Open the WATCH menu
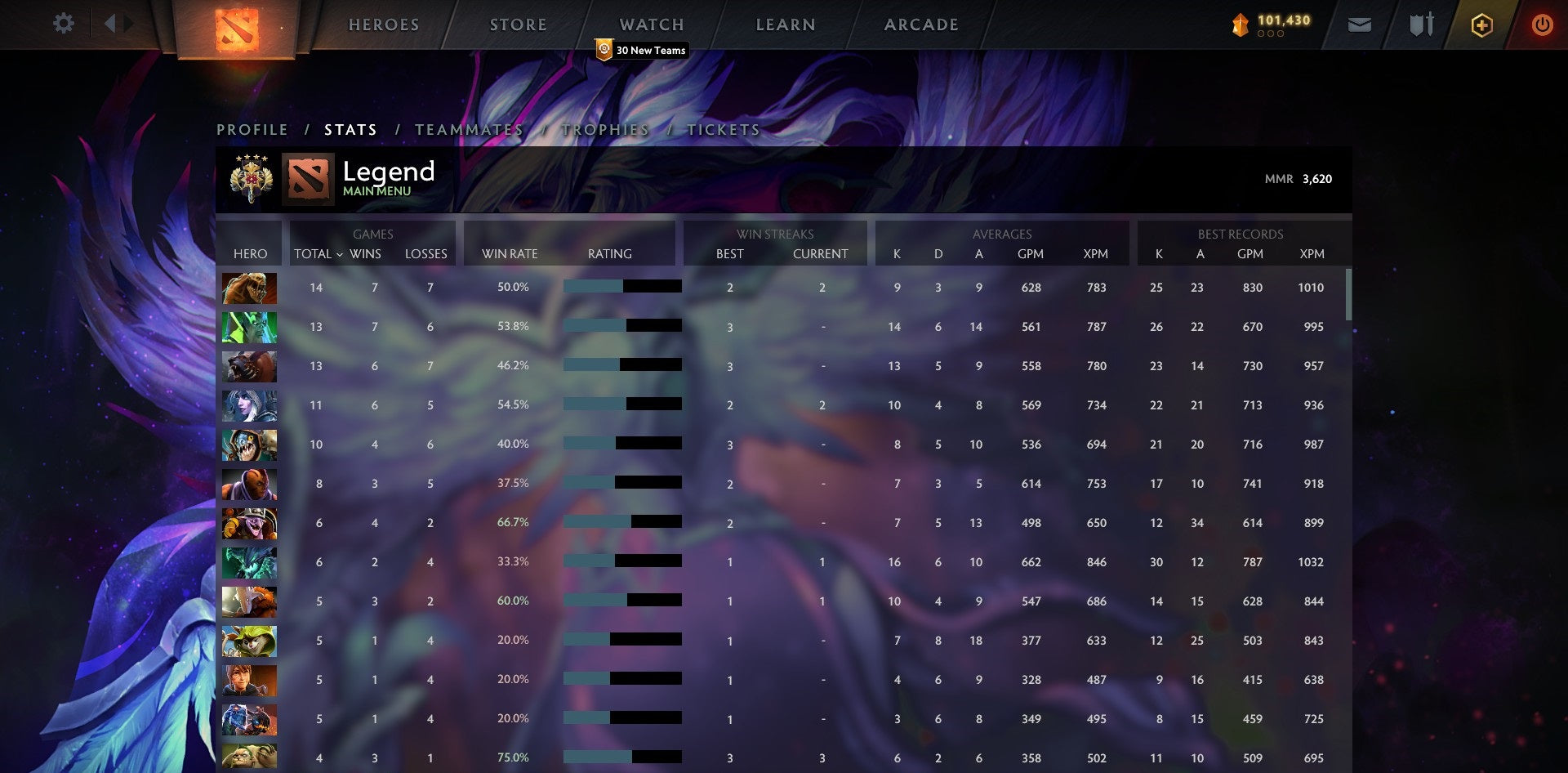 pos(651,24)
